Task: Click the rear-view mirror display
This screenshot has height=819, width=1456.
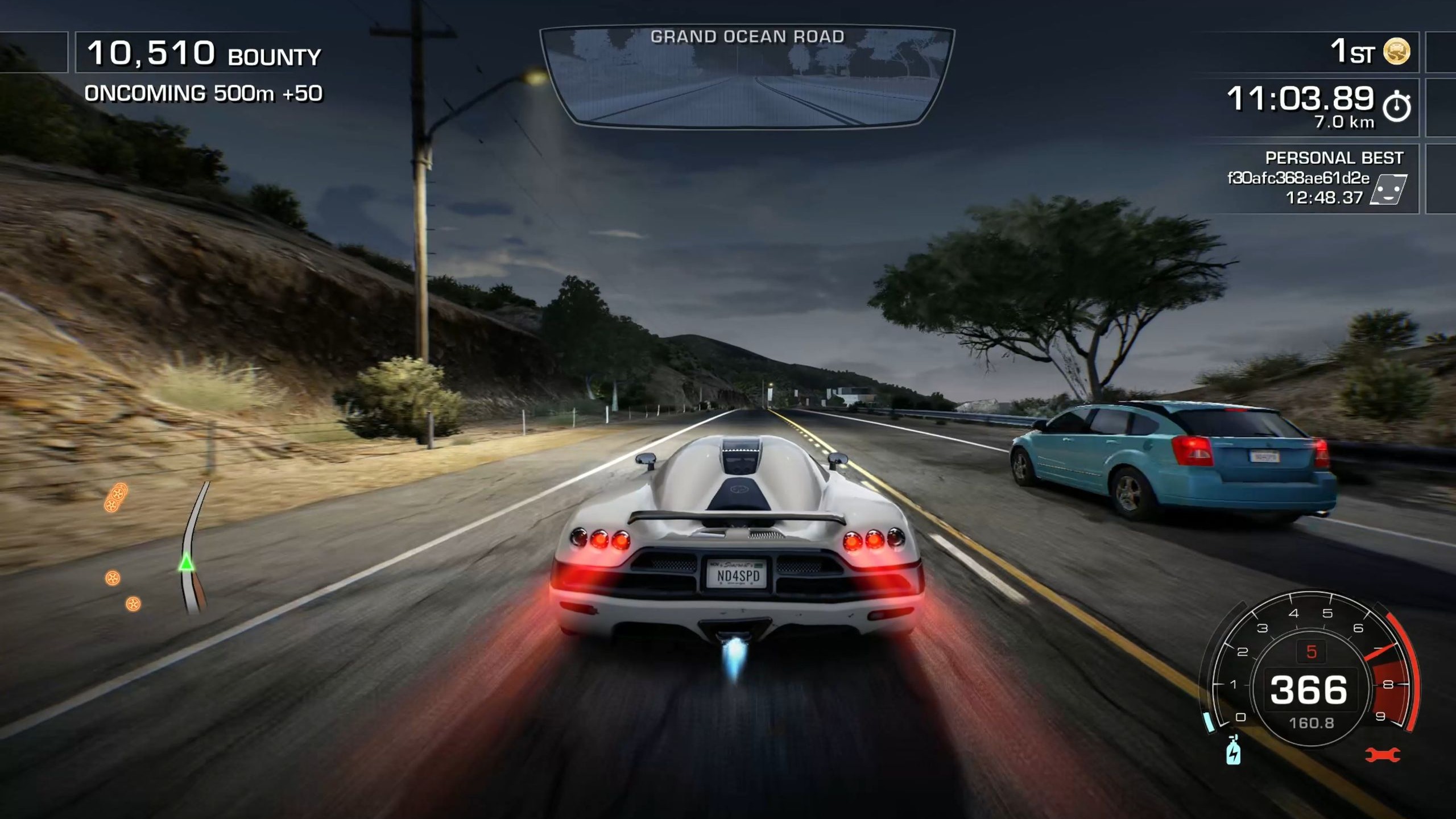Action: click(x=747, y=77)
